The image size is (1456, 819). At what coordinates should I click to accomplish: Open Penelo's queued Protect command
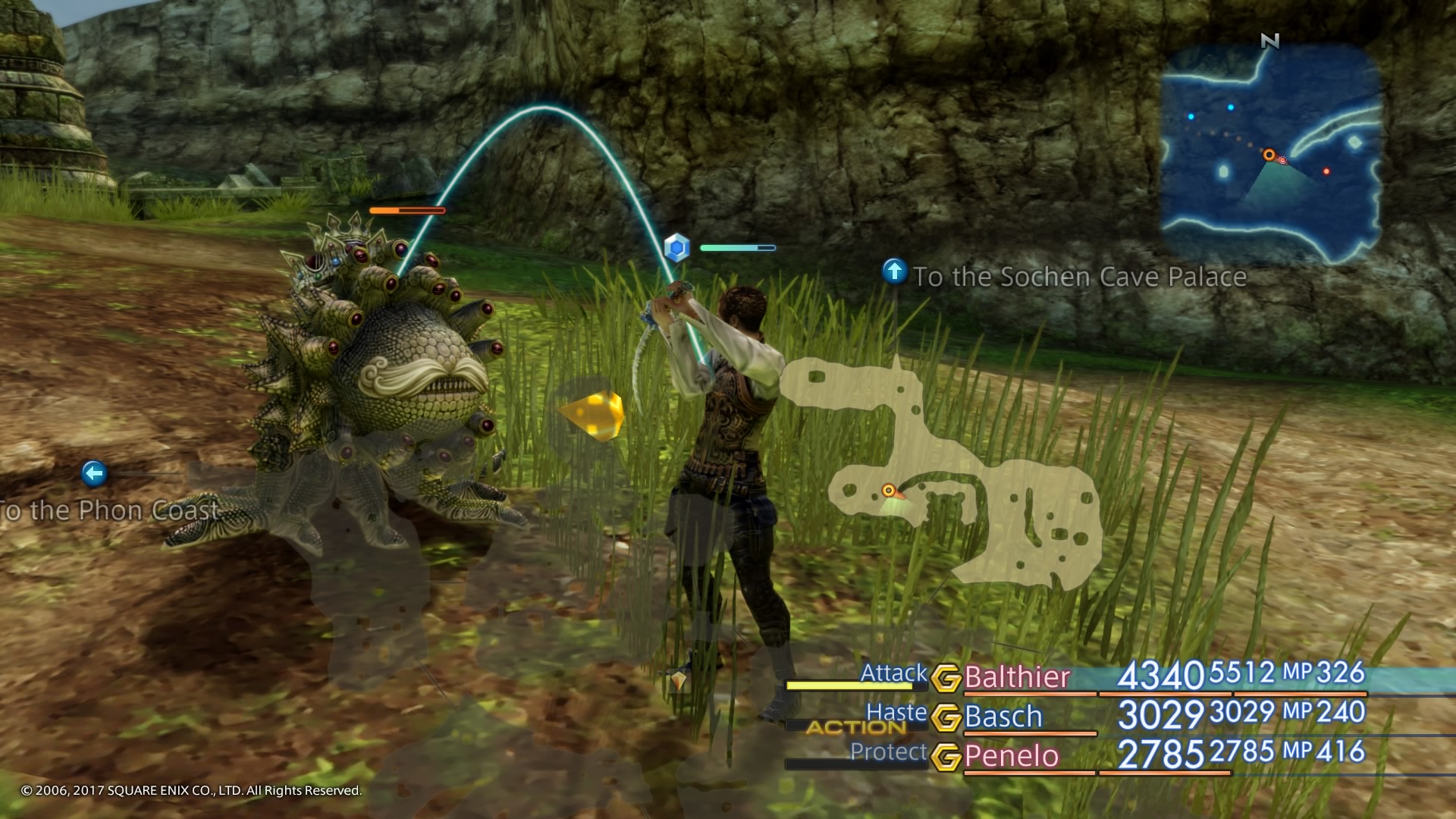pos(890,753)
